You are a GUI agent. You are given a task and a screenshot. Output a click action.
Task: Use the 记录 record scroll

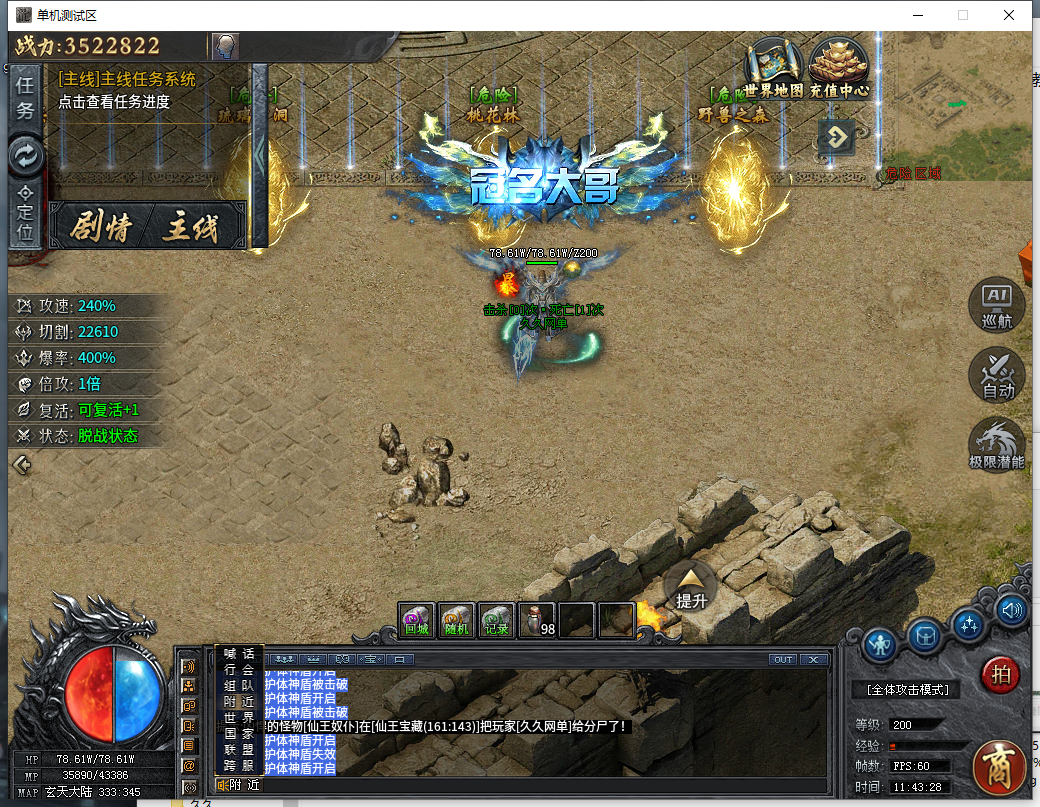click(x=497, y=620)
